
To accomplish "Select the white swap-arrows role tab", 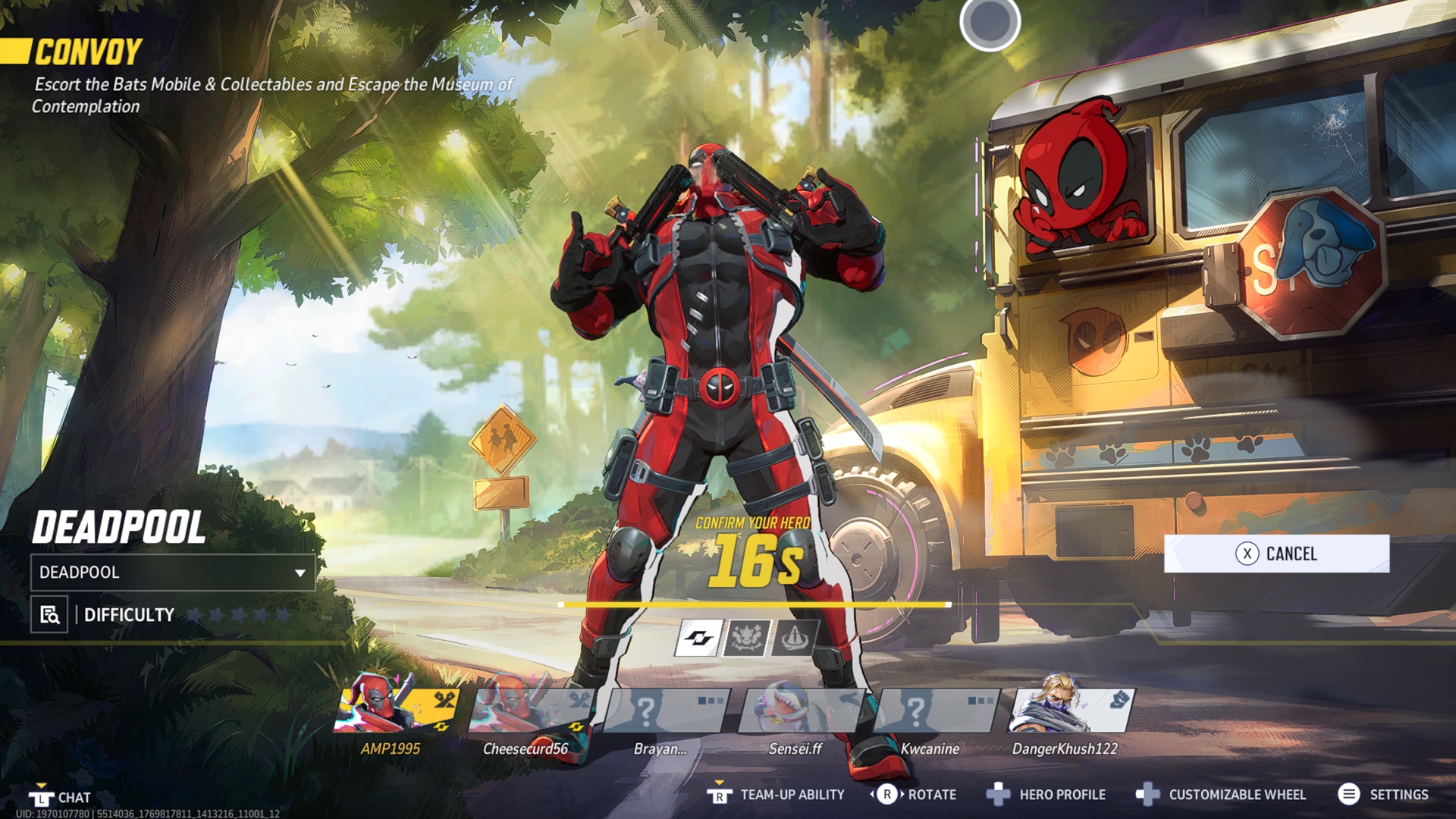I will point(698,638).
